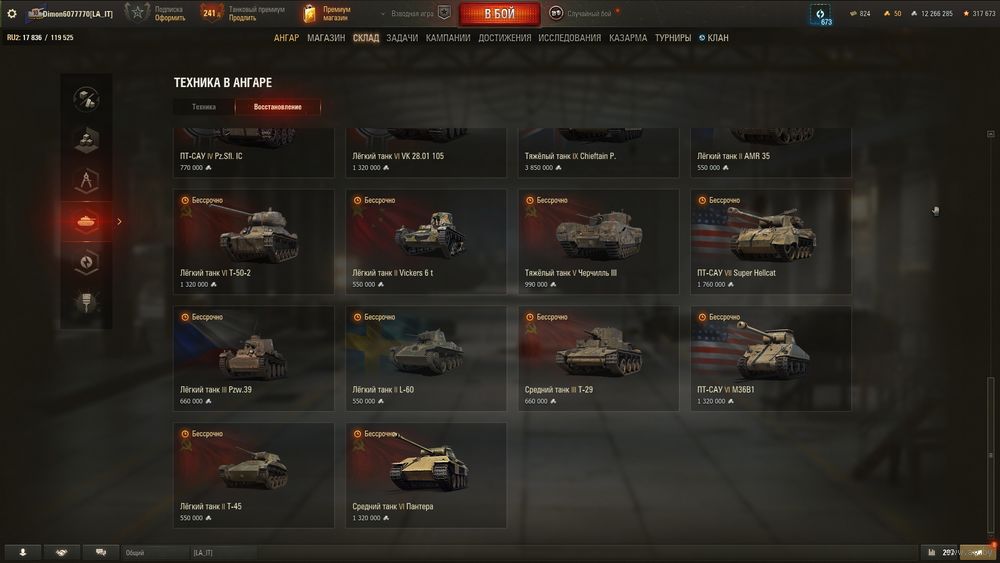Viewport: 1000px width, 563px height.
Task: Switch to the Техника tab
Action: (x=204, y=106)
